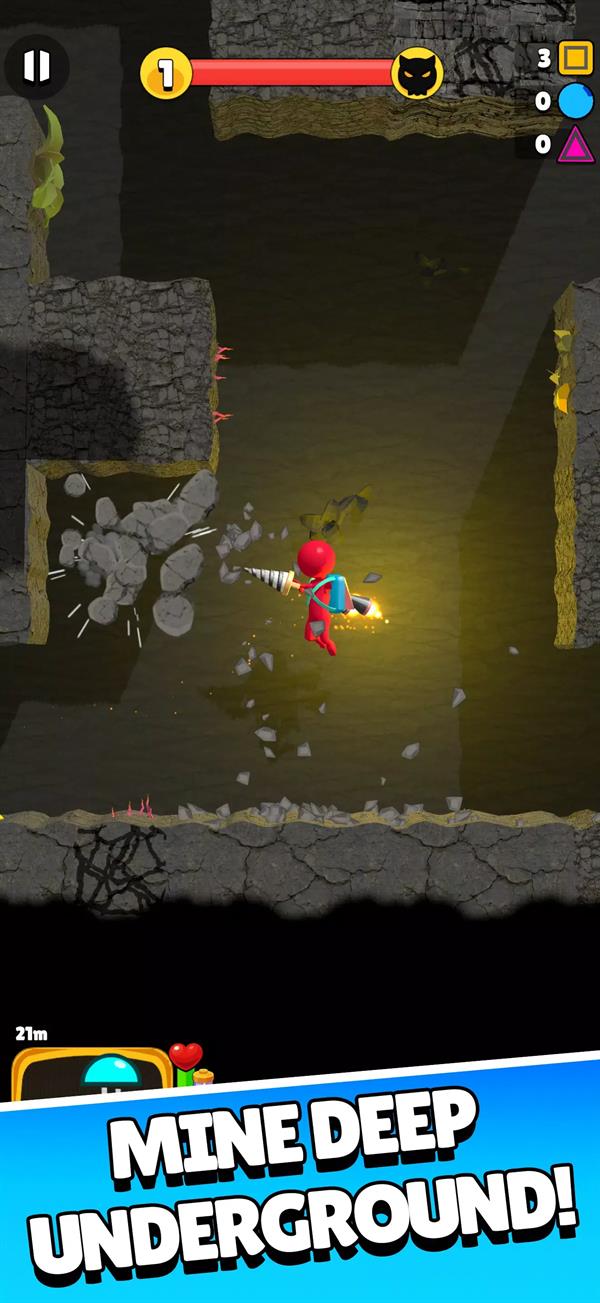
Task: Select the blue circle resource icon
Action: tap(575, 101)
